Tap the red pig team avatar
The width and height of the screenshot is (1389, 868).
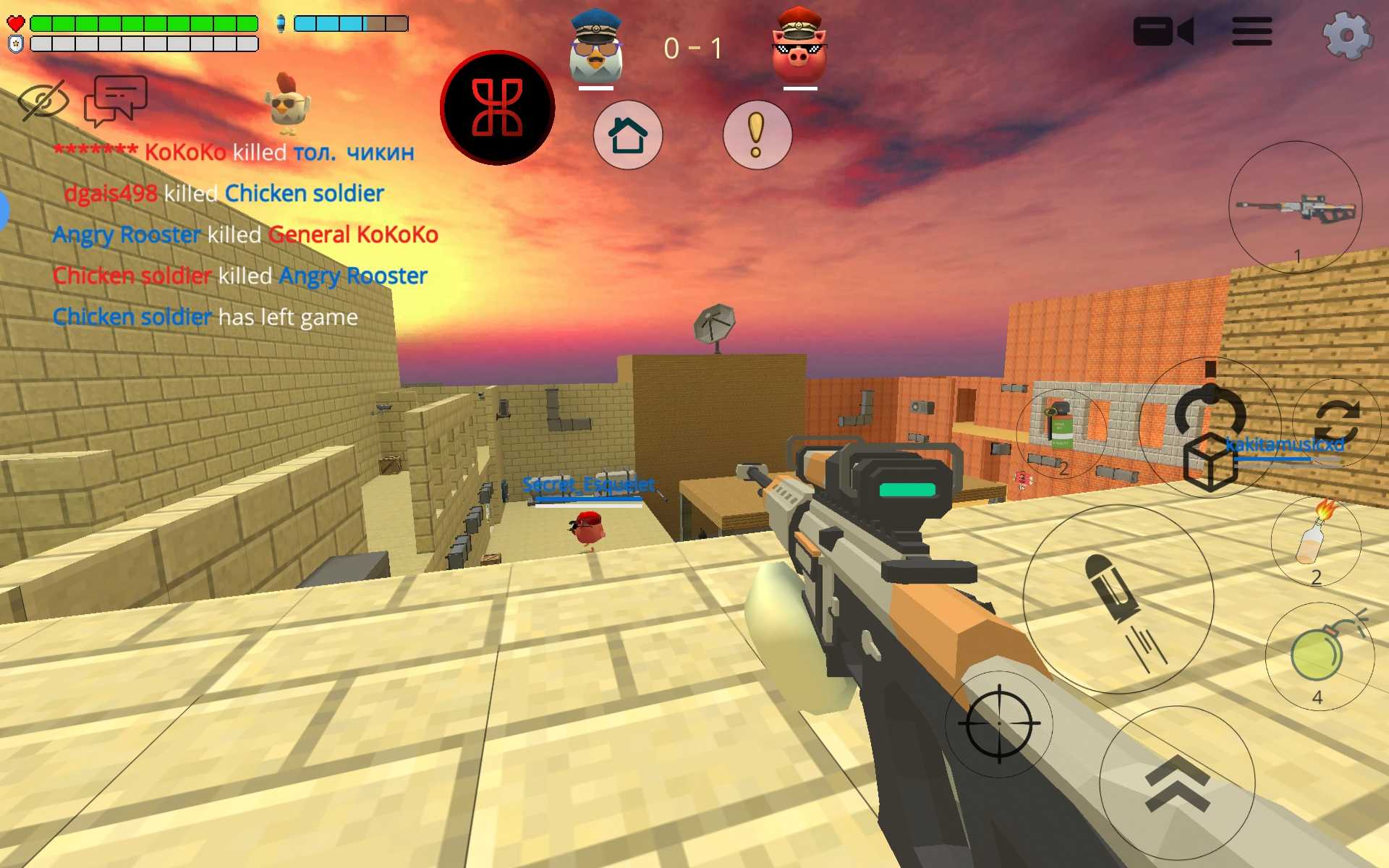click(799, 47)
